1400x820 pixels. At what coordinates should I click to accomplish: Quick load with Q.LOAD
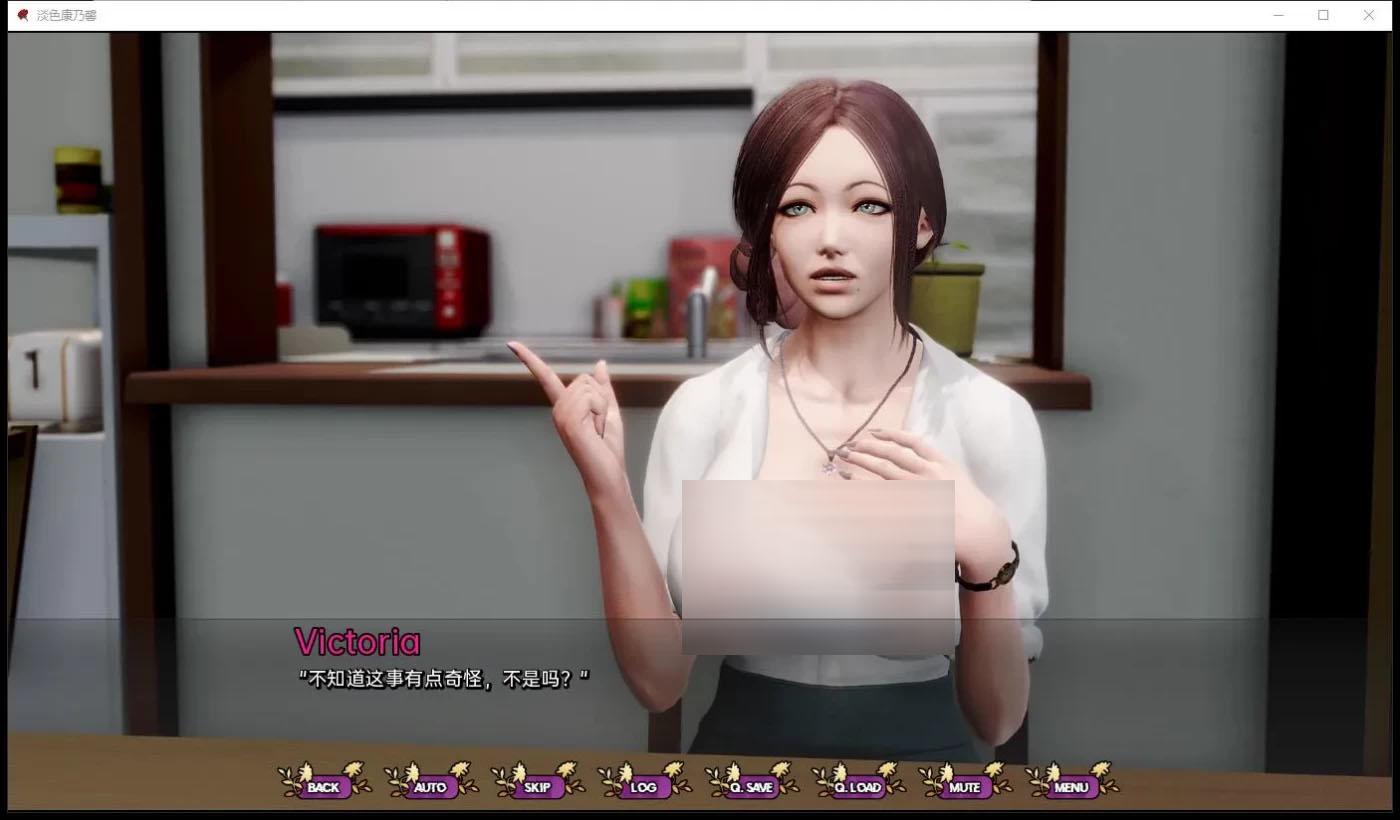856,788
